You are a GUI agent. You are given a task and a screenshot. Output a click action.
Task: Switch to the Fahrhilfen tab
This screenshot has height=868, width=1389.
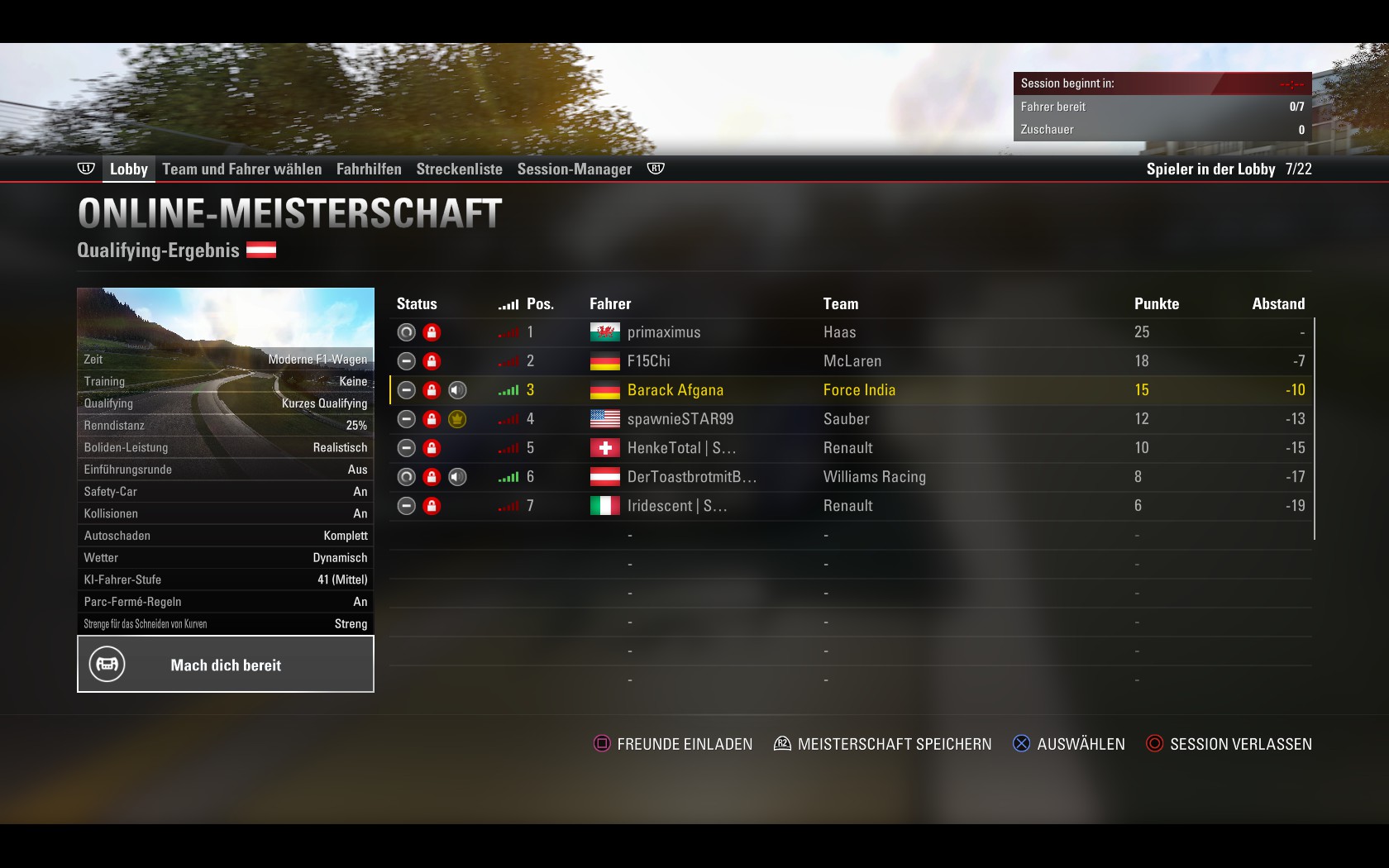pos(369,169)
